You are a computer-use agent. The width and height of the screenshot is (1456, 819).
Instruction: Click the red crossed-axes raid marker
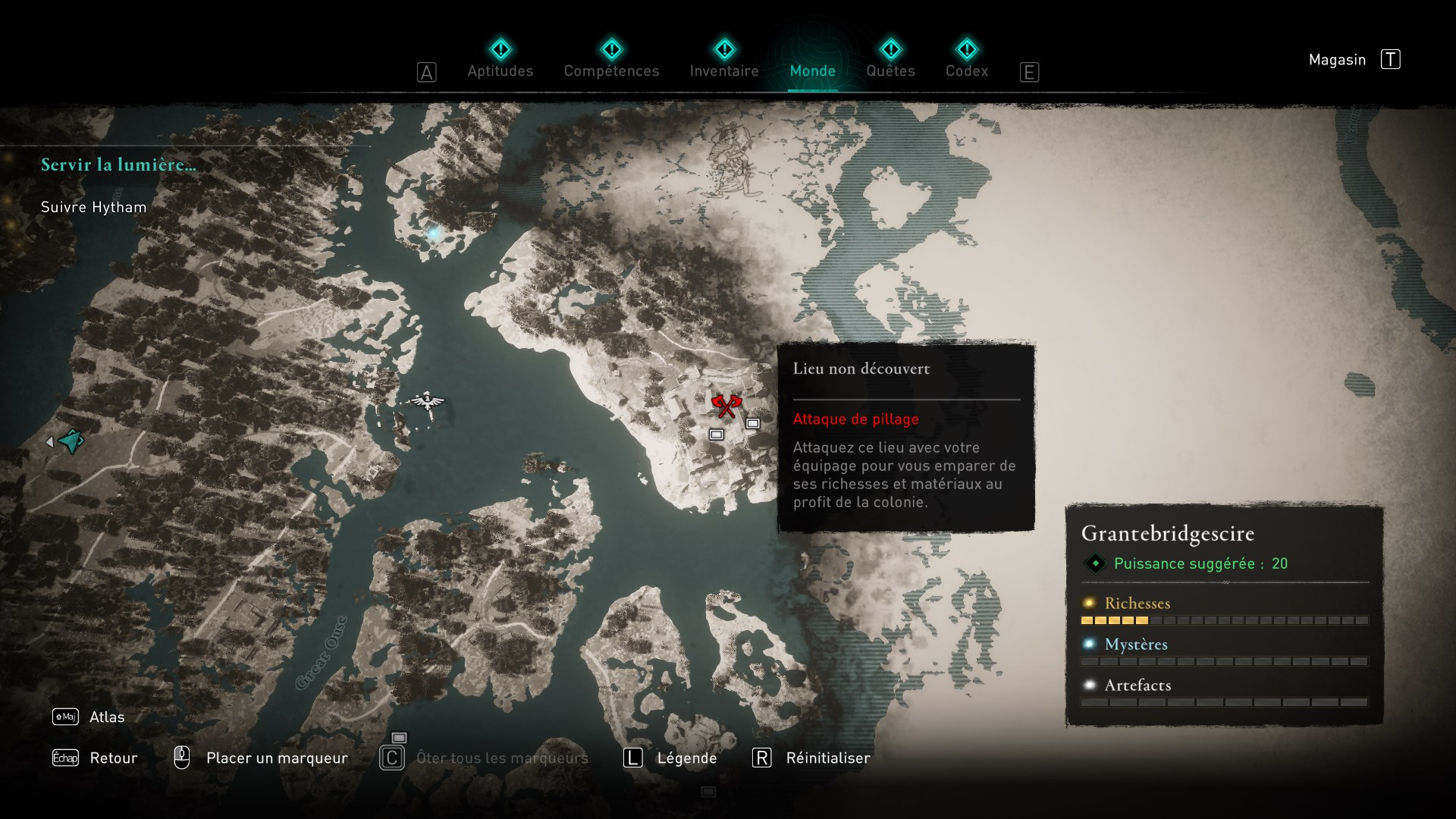point(726,406)
